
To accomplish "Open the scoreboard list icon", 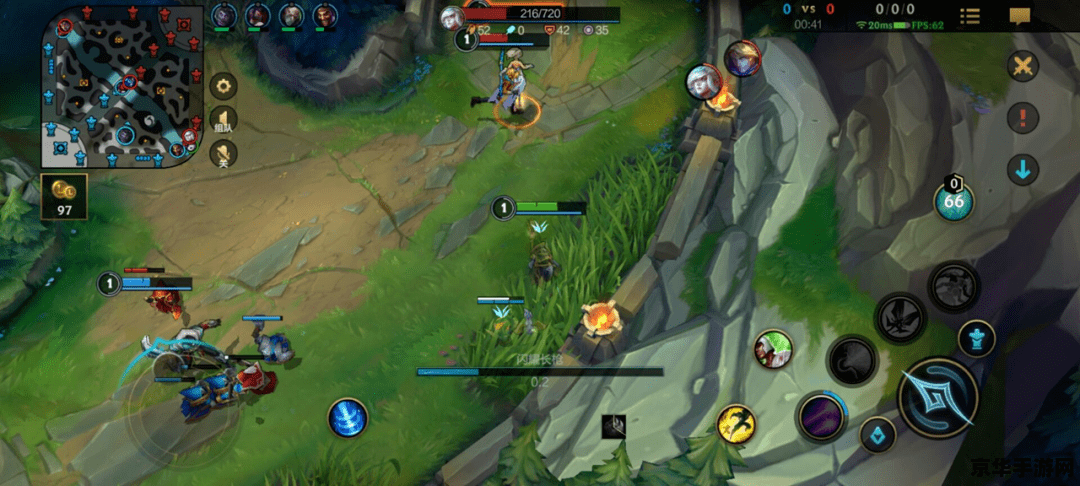I will tap(969, 16).
